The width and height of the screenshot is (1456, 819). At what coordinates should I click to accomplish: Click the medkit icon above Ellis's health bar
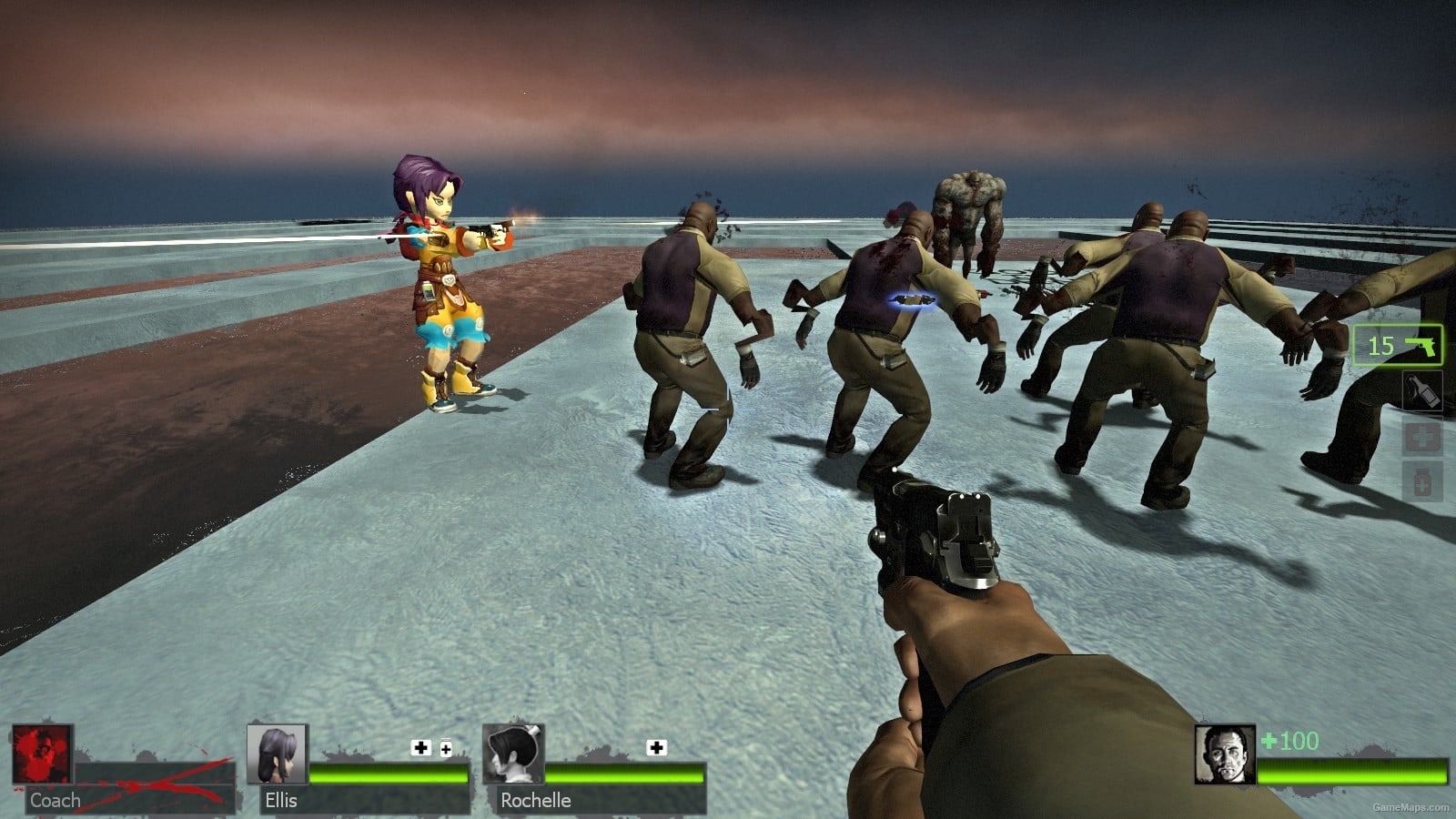click(x=419, y=749)
